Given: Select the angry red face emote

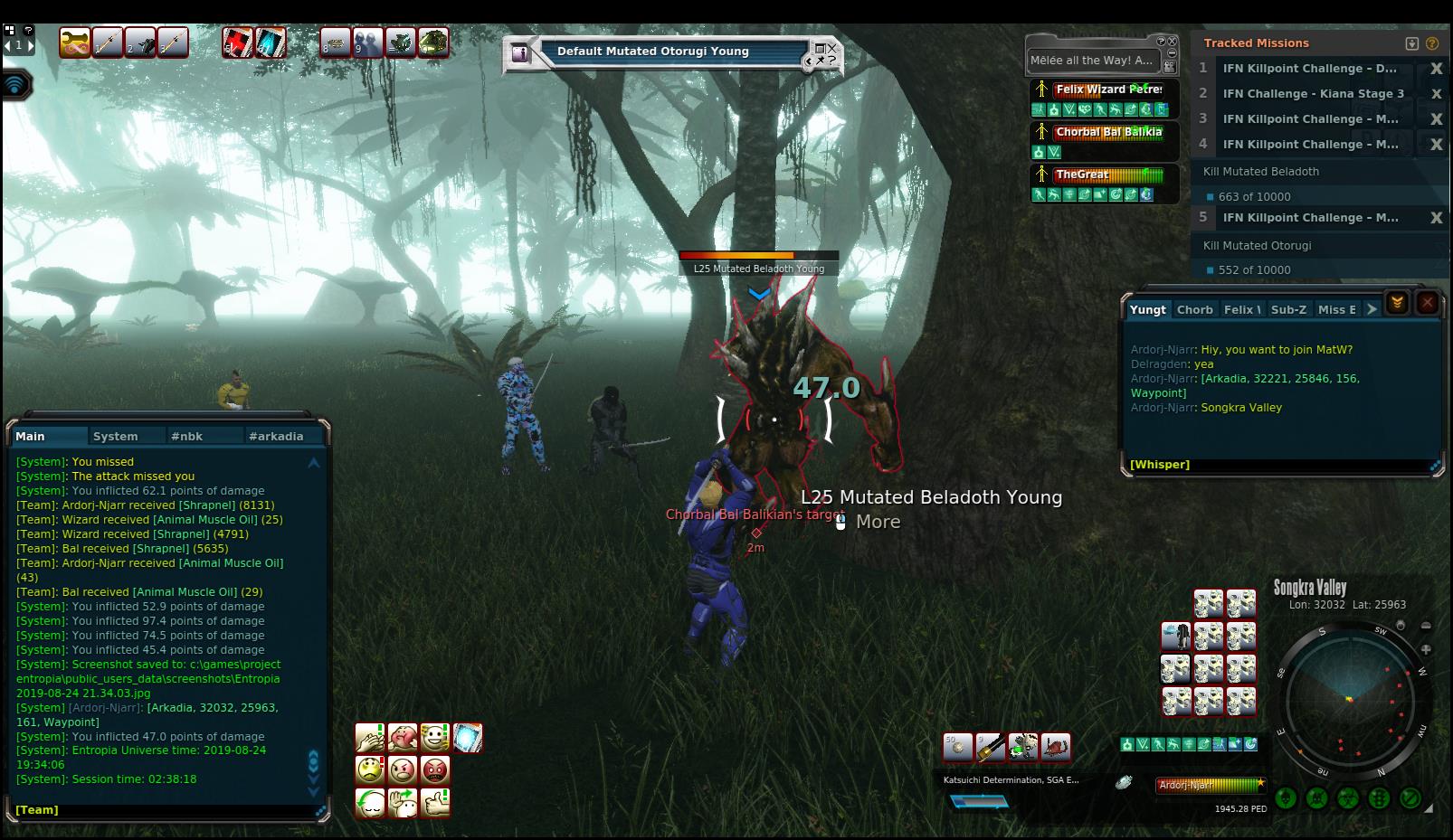Looking at the screenshot, I should pyautogui.click(x=435, y=770).
